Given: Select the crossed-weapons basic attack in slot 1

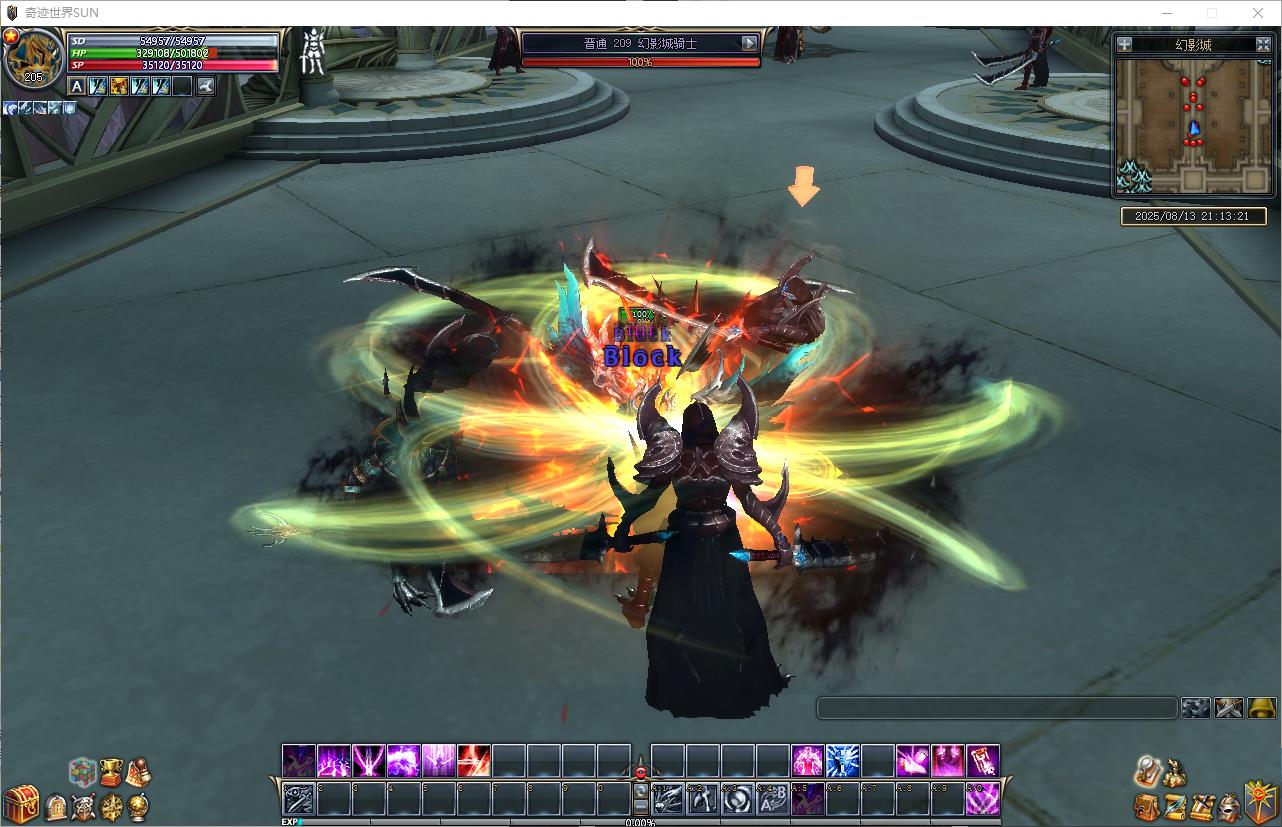Looking at the screenshot, I should coord(299,798).
